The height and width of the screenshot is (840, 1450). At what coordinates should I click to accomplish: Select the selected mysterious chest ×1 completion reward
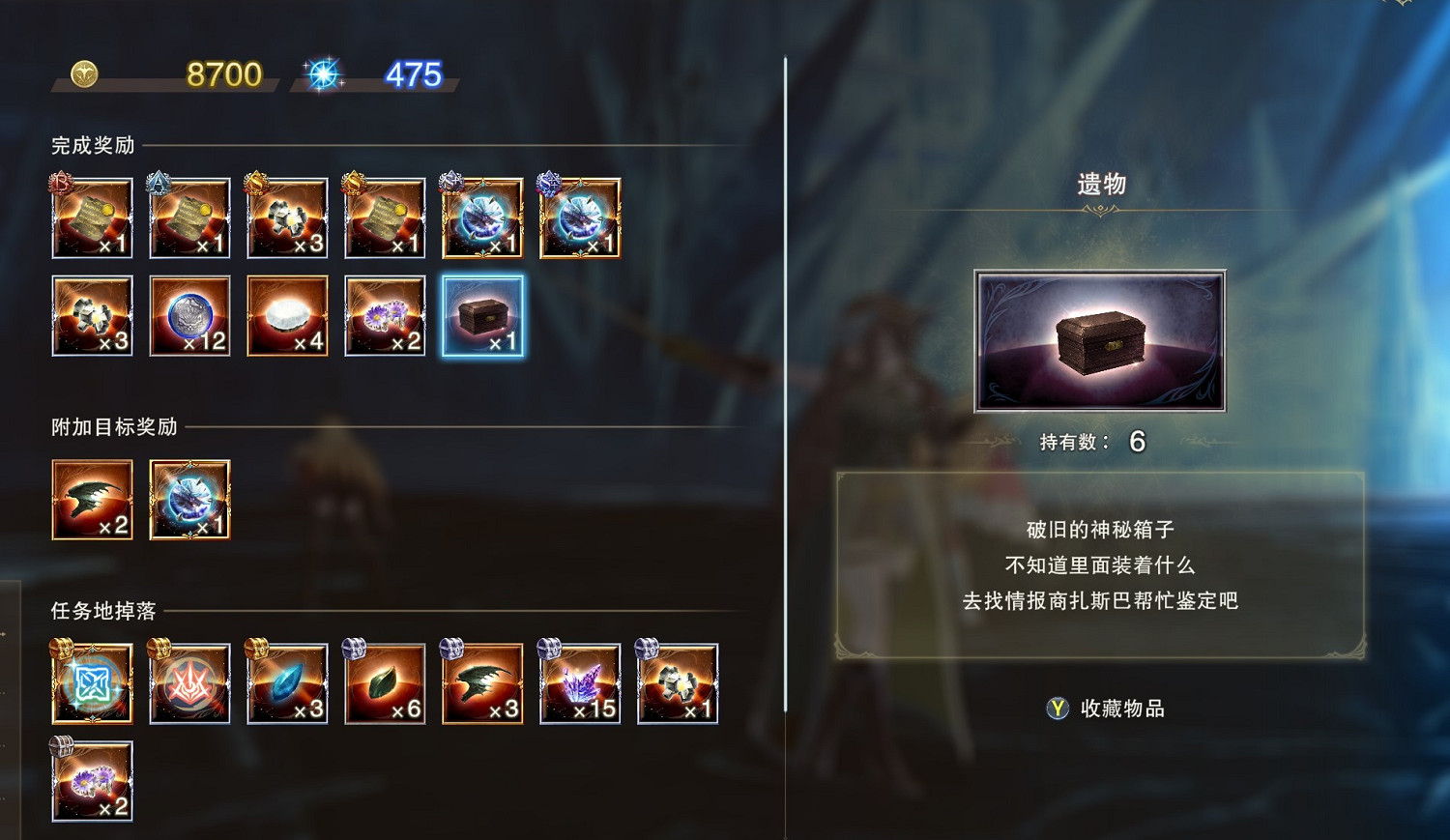coord(482,315)
